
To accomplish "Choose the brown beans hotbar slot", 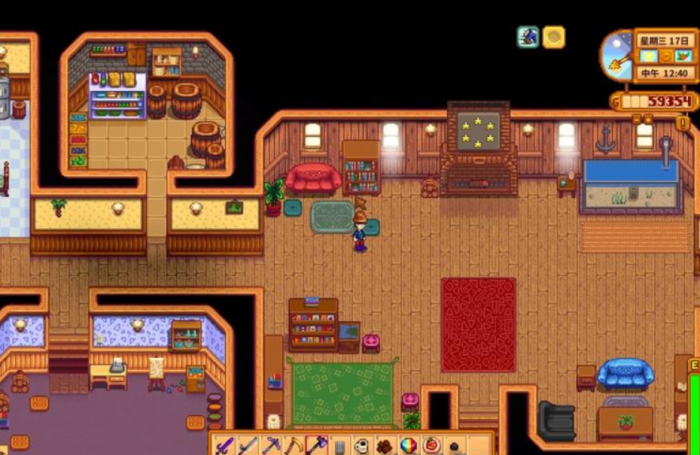I will coord(385,446).
